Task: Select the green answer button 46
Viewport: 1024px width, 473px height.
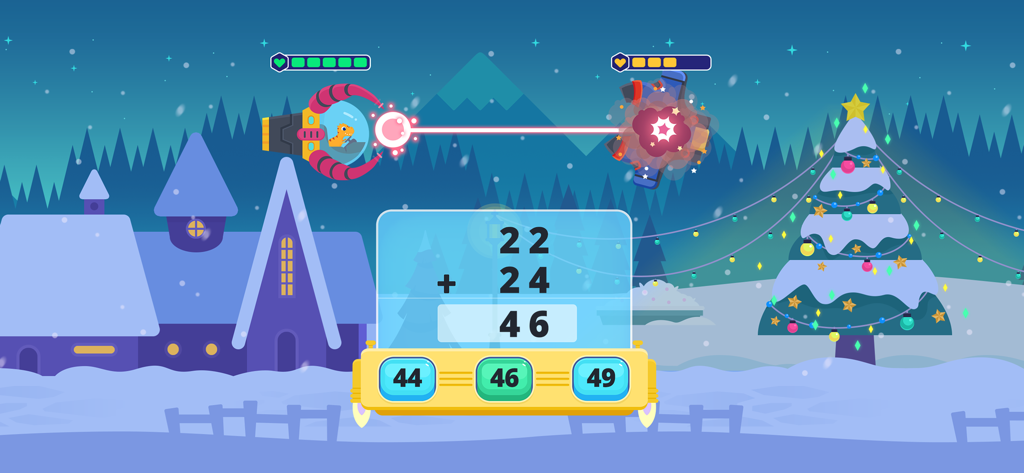Action: 504,379
